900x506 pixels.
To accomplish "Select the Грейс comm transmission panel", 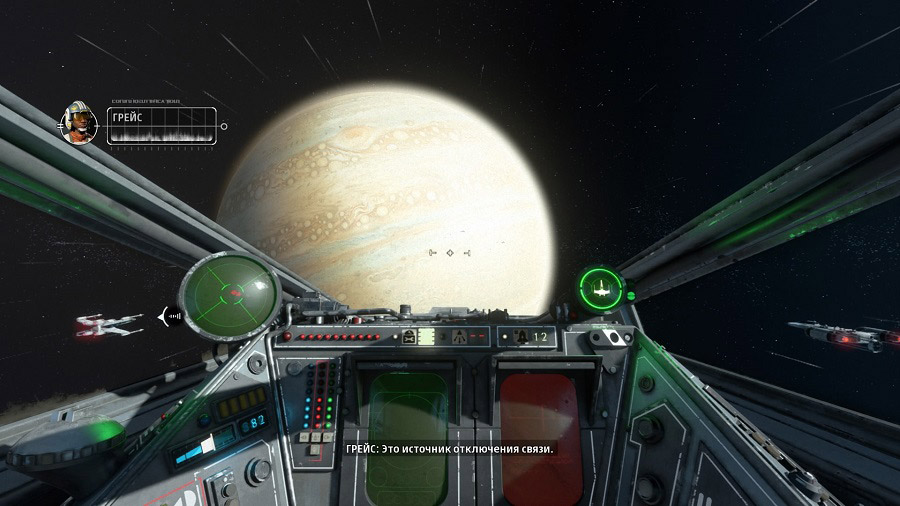I will click(161, 126).
